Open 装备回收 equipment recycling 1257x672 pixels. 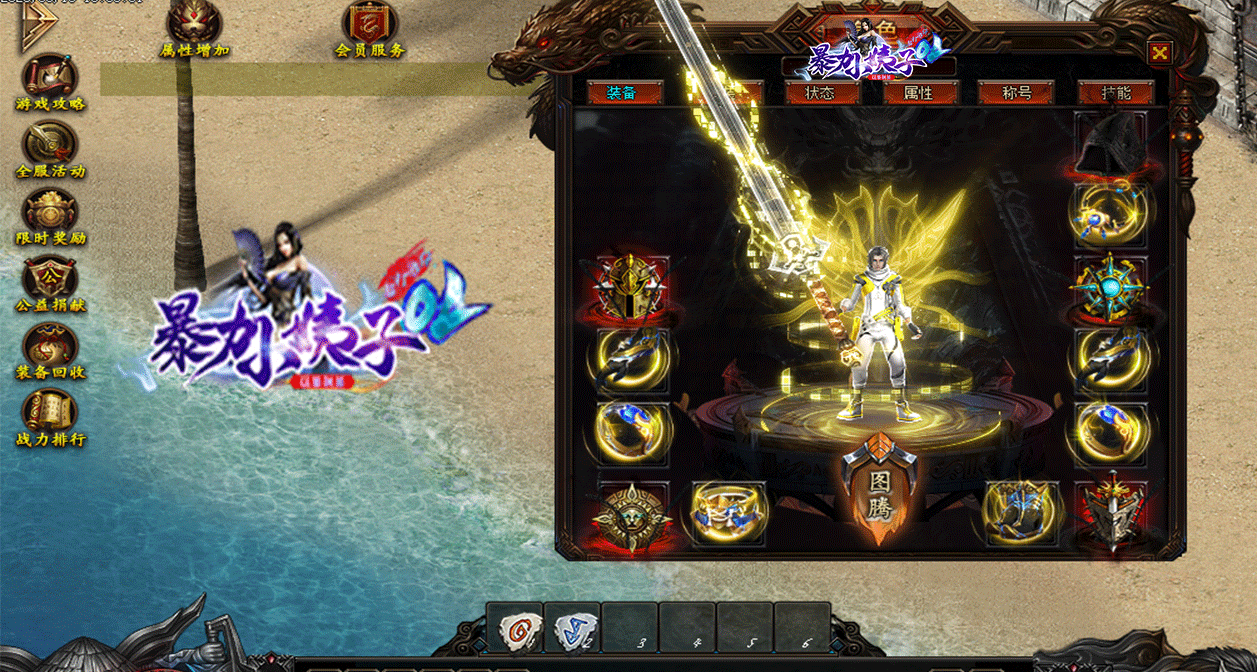tap(50, 352)
